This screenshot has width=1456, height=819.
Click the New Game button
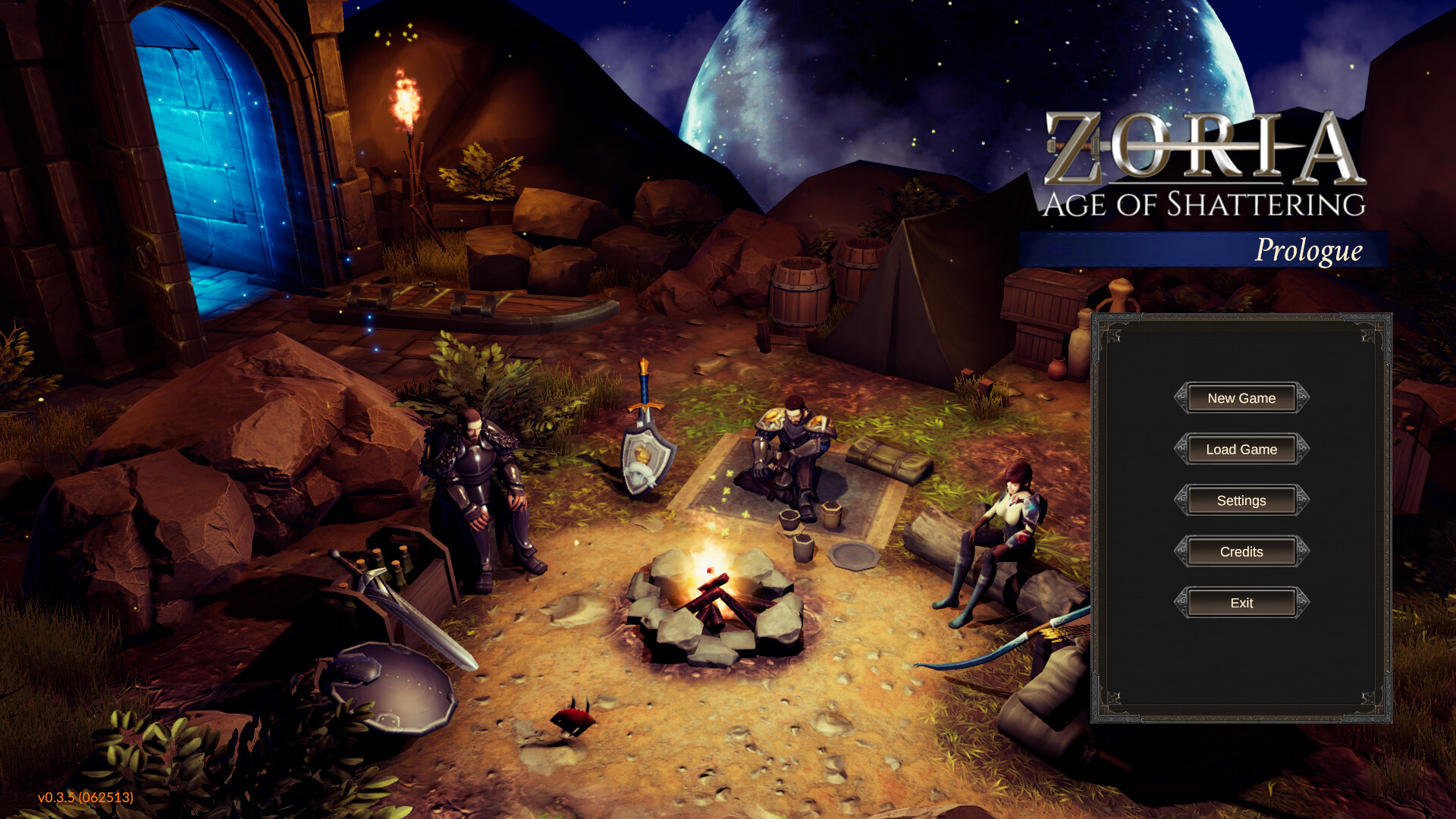pos(1241,397)
